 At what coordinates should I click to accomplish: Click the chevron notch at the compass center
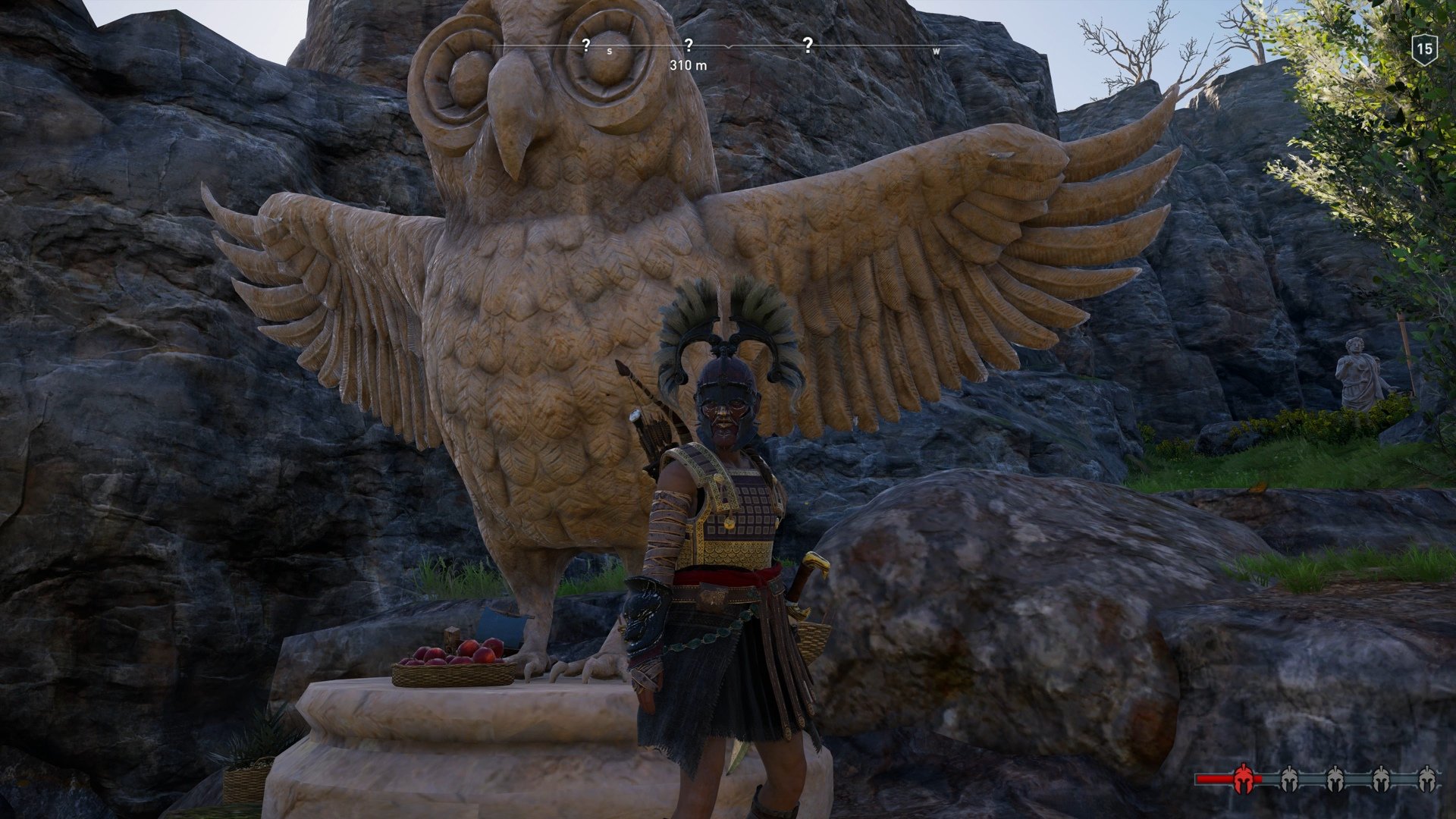728,47
